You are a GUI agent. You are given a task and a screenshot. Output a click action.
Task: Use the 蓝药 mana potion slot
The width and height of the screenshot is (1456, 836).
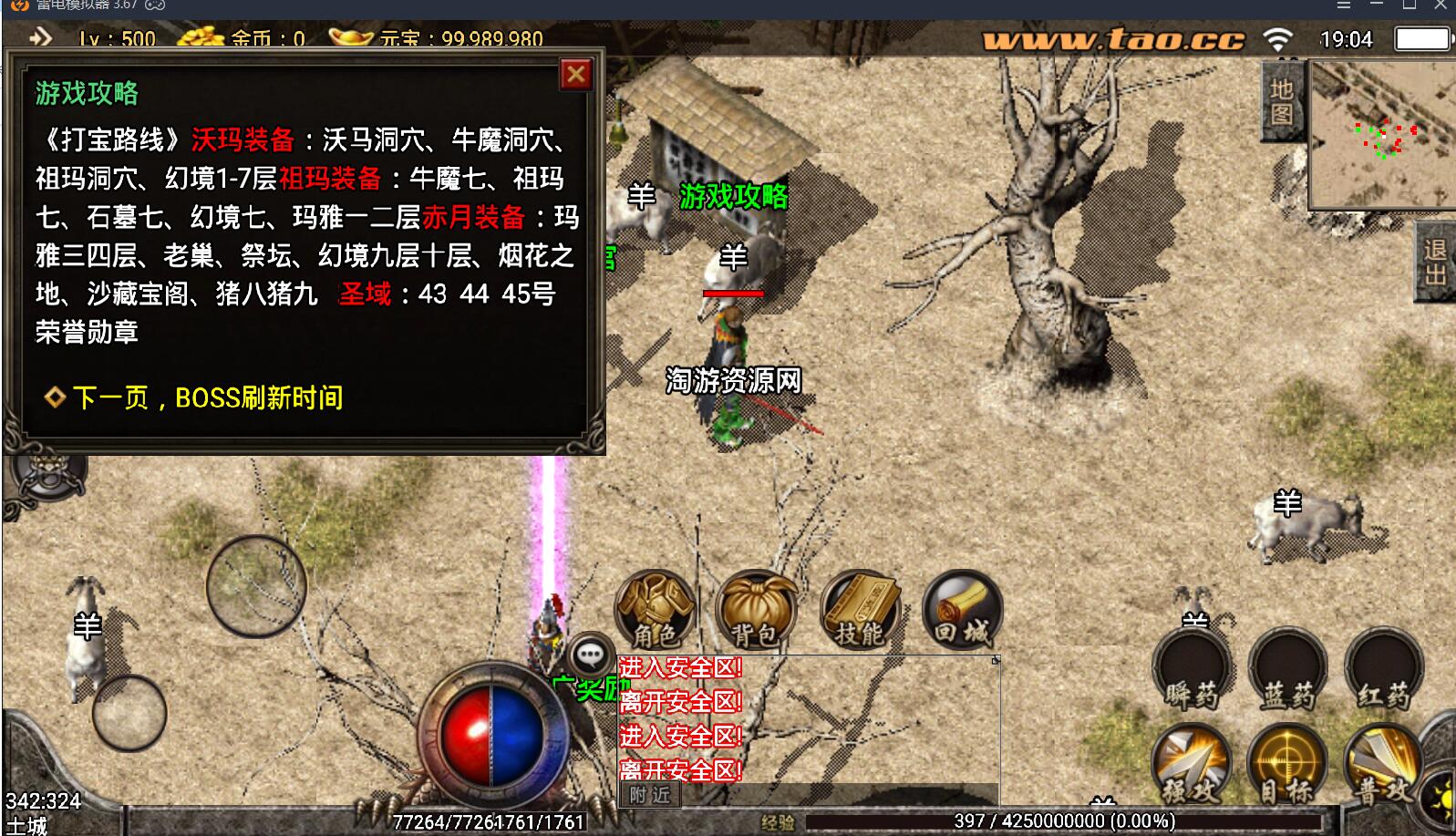1287,672
